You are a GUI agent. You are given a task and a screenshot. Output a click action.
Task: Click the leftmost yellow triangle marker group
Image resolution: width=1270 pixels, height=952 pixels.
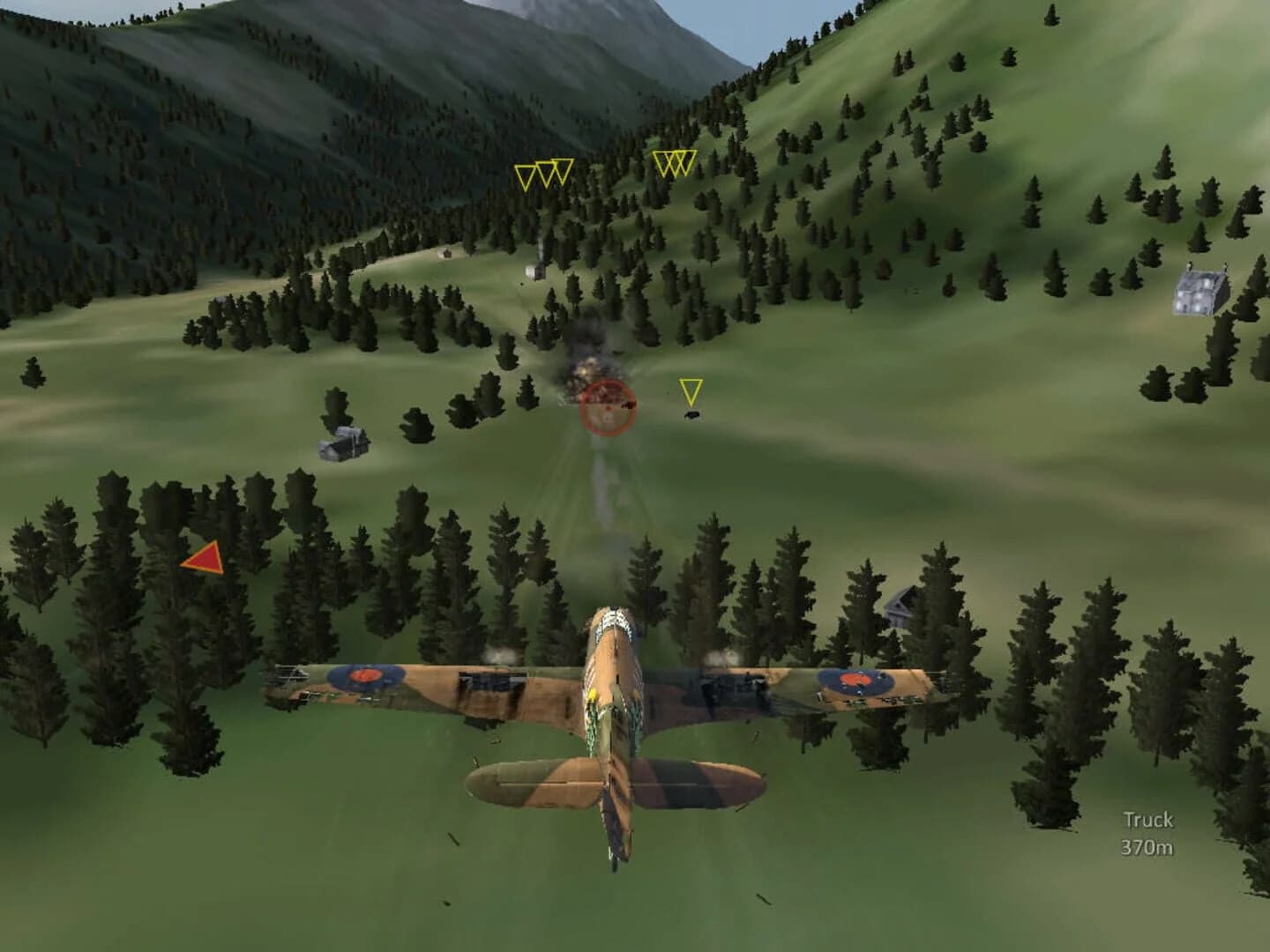[x=542, y=173]
